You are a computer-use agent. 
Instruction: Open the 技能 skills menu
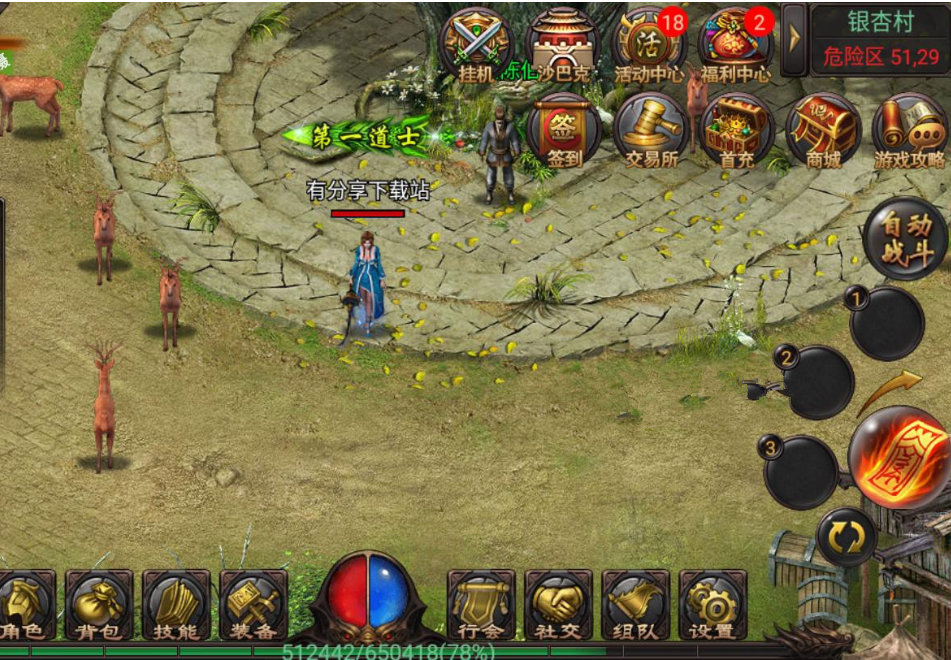(176, 604)
